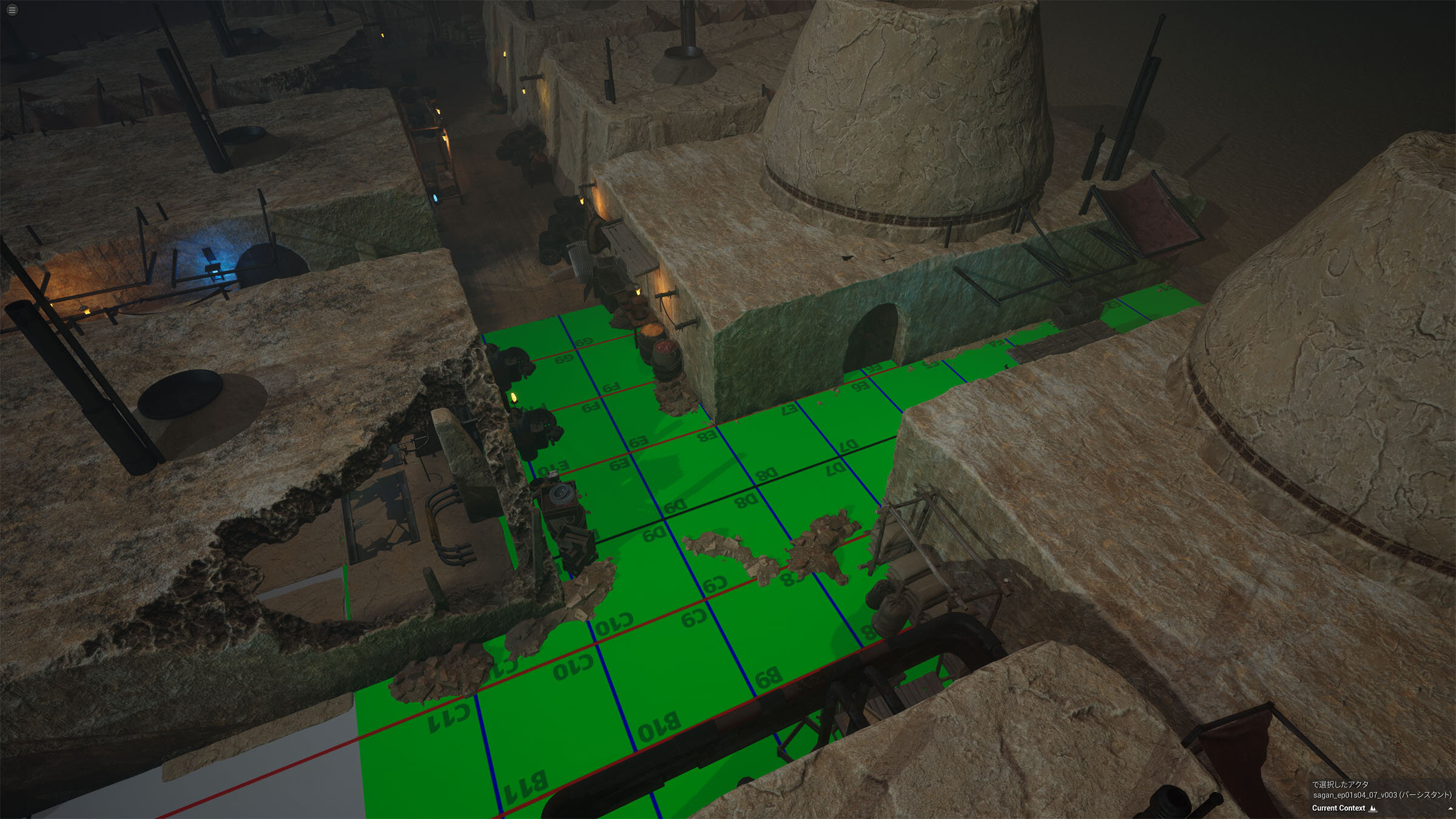Expand the Current Context panel arrow

[x=1450, y=809]
